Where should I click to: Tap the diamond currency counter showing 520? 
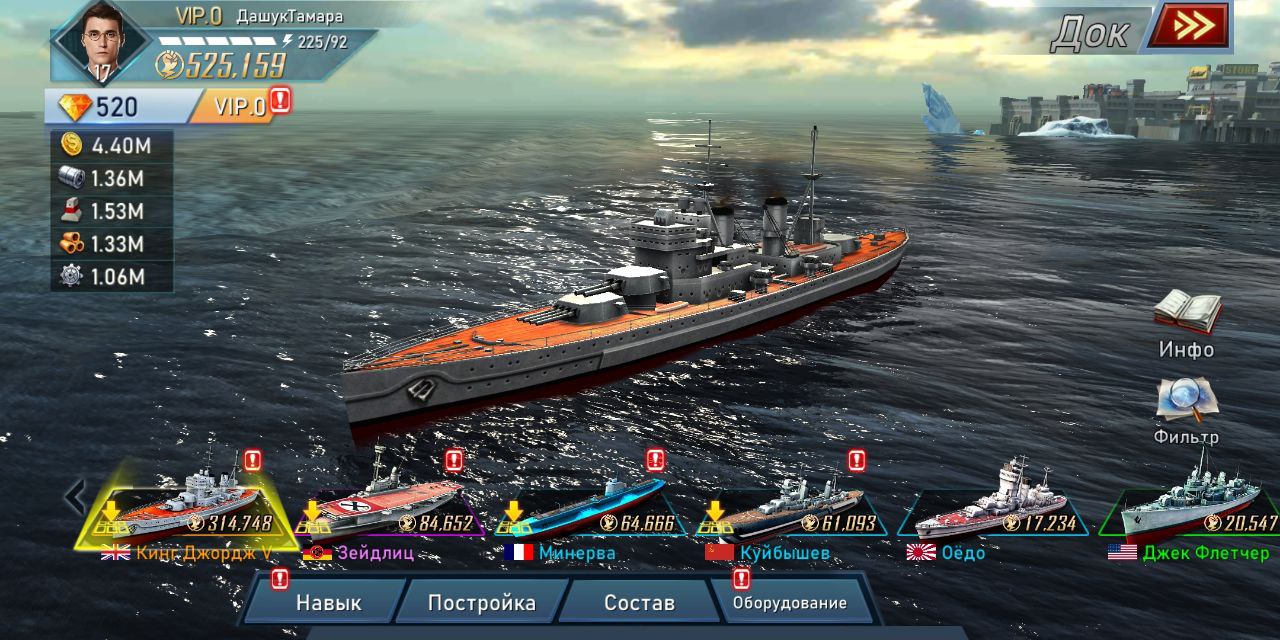[100, 107]
